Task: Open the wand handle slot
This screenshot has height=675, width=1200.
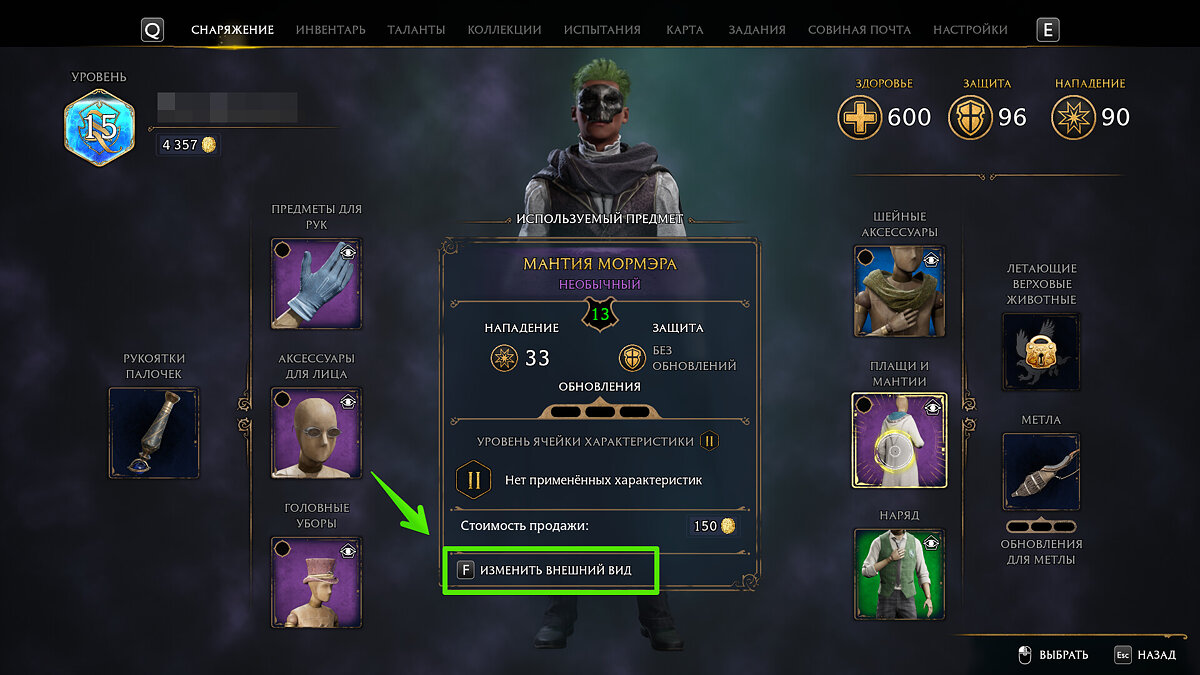Action: 154,433
